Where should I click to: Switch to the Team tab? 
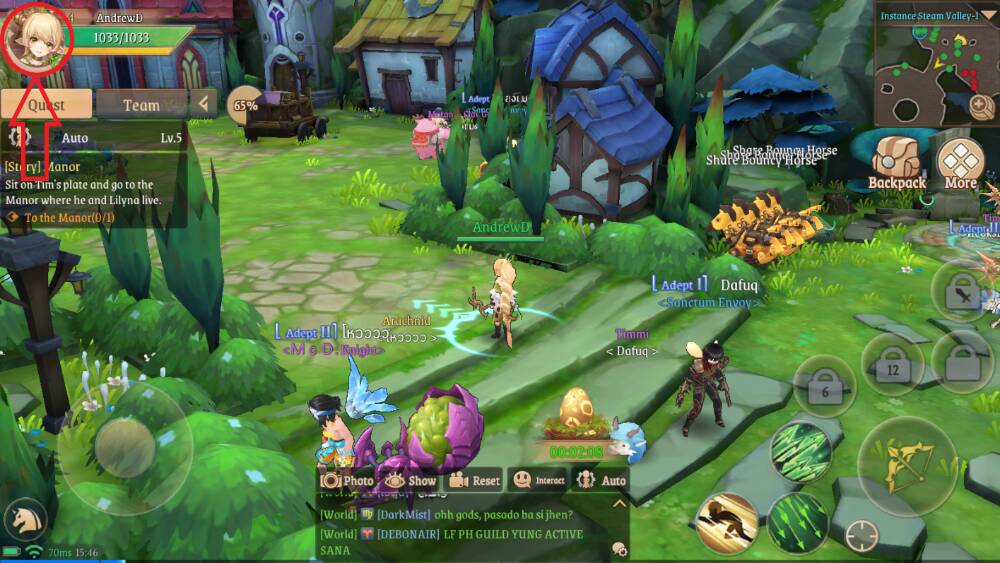point(141,104)
